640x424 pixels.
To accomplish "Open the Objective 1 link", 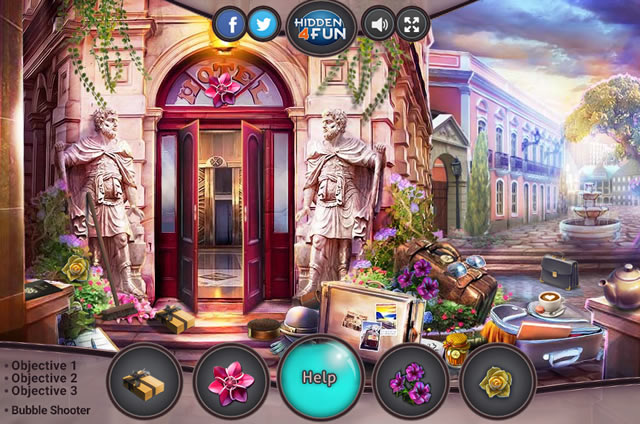I will point(42,365).
